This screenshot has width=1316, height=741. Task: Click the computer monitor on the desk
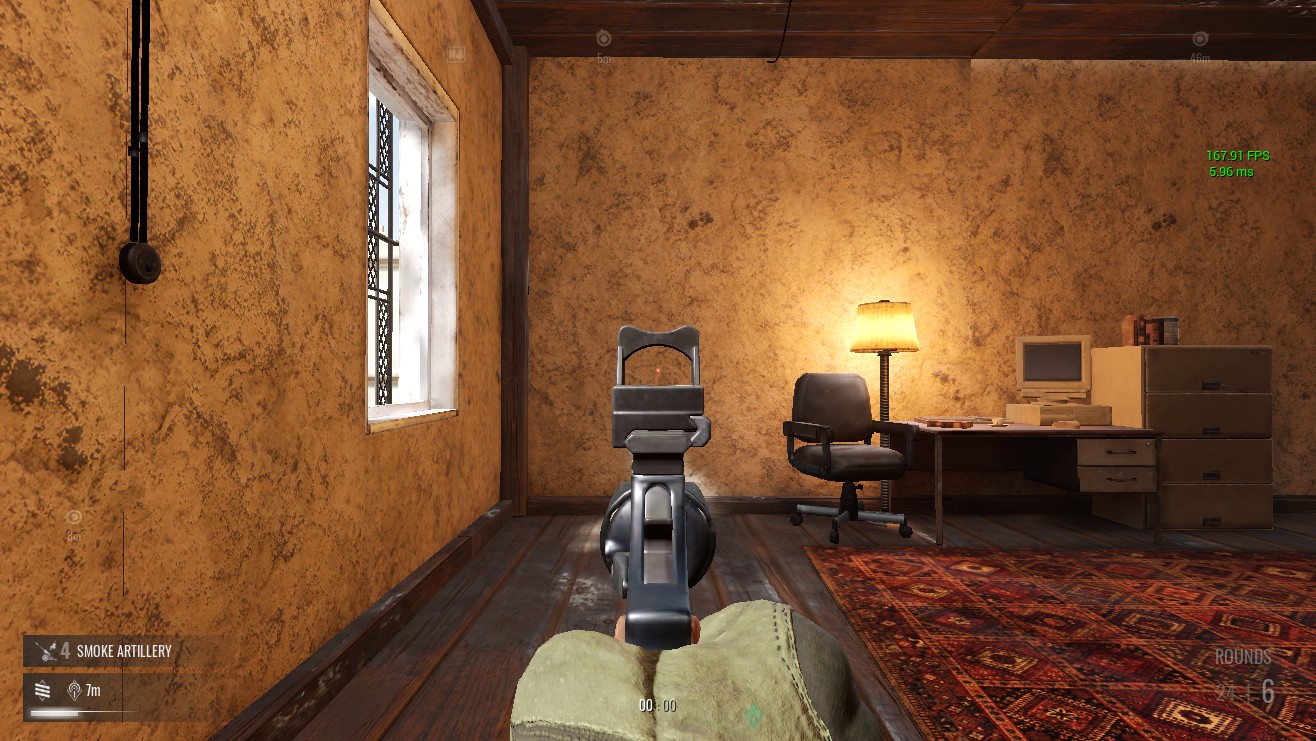tap(1052, 365)
